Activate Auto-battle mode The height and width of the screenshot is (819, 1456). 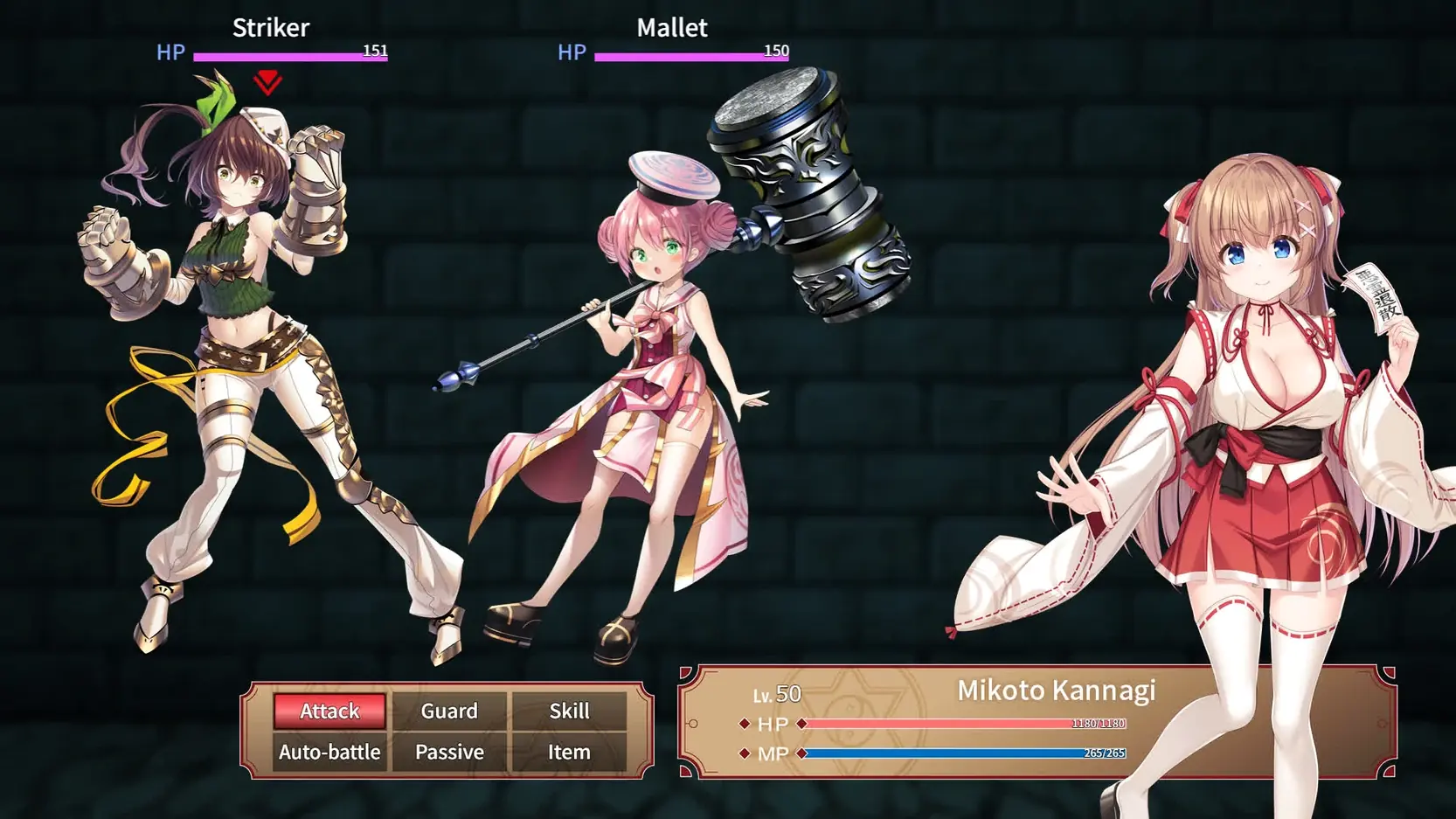329,752
